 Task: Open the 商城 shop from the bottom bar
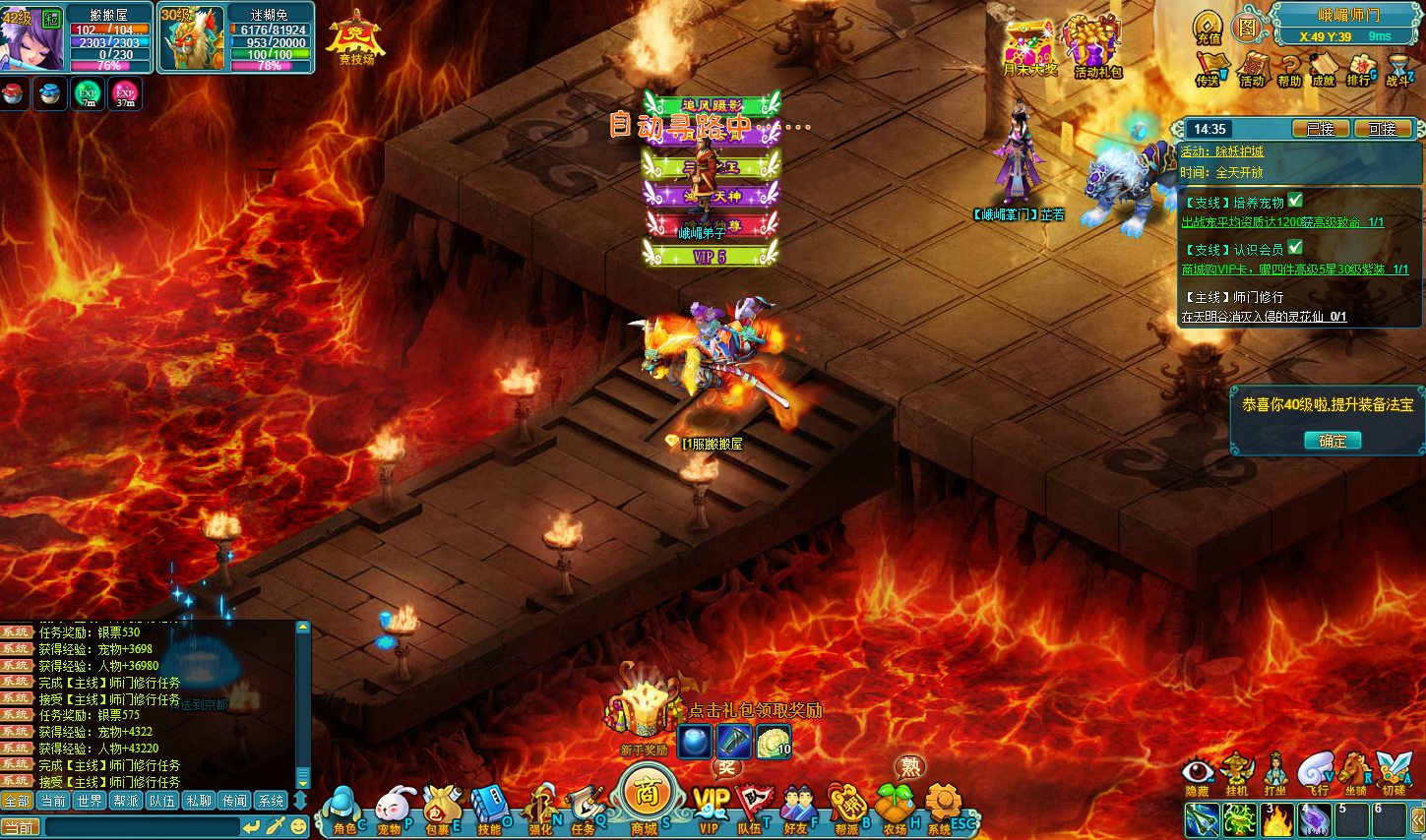(x=646, y=795)
